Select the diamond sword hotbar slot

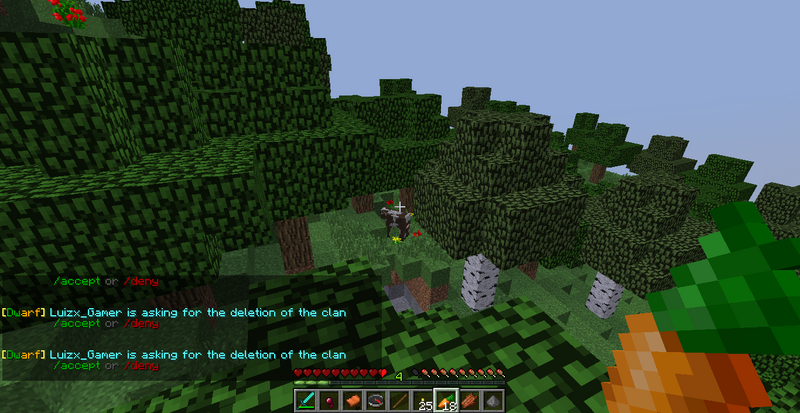click(x=305, y=401)
